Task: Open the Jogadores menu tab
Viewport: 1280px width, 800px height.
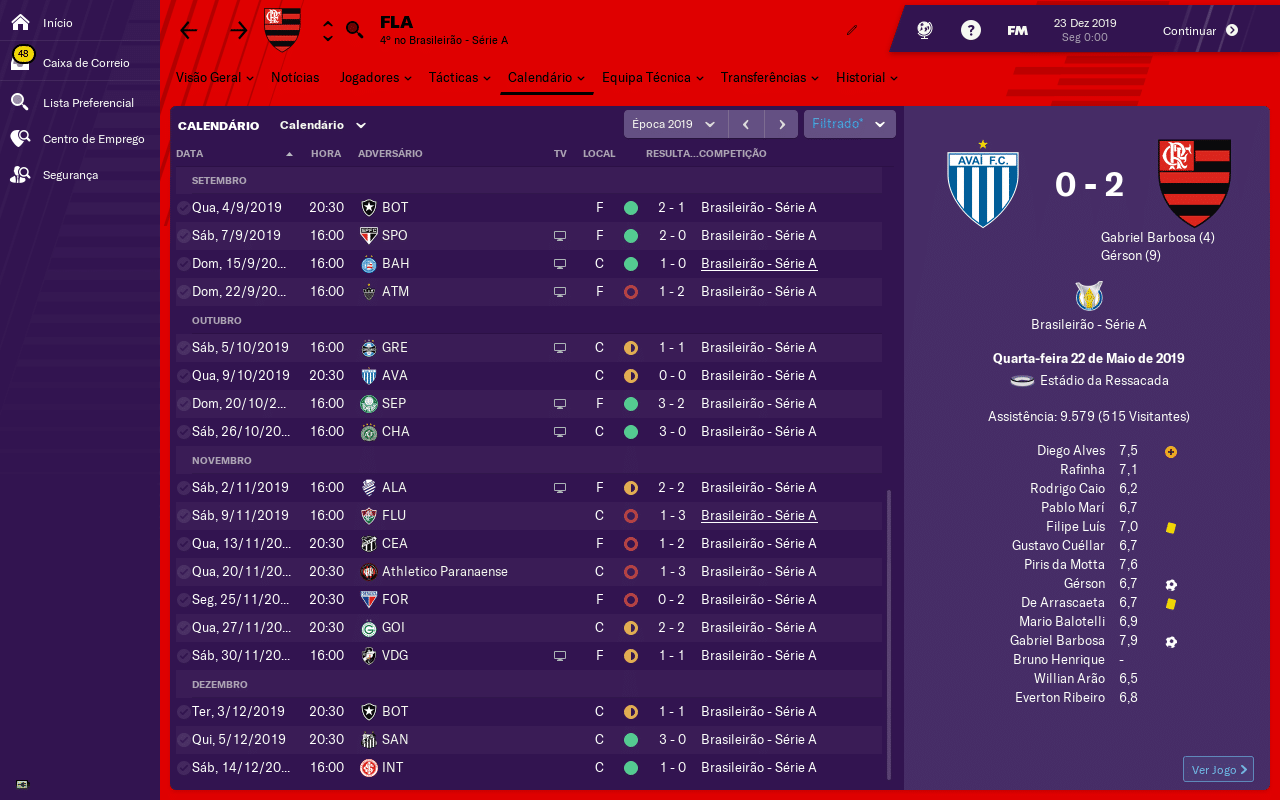Action: [374, 77]
